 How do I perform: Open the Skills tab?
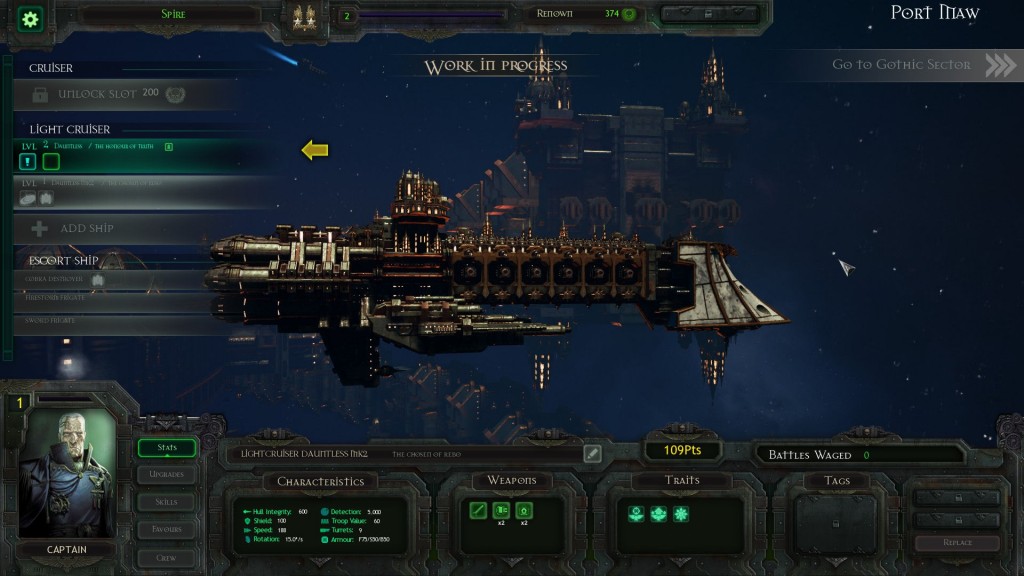pyautogui.click(x=166, y=501)
